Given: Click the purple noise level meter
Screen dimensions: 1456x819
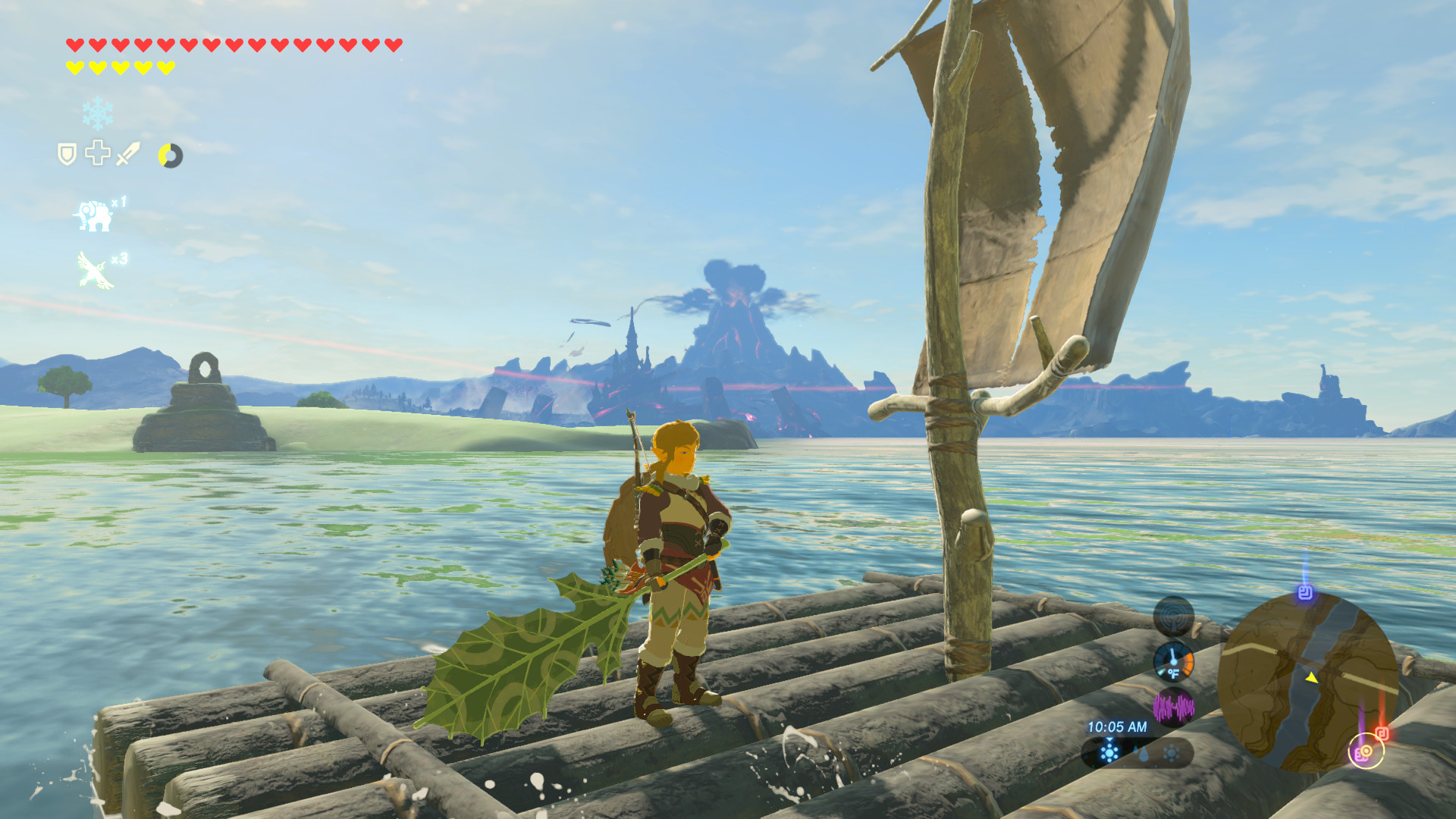Looking at the screenshot, I should click(1175, 705).
